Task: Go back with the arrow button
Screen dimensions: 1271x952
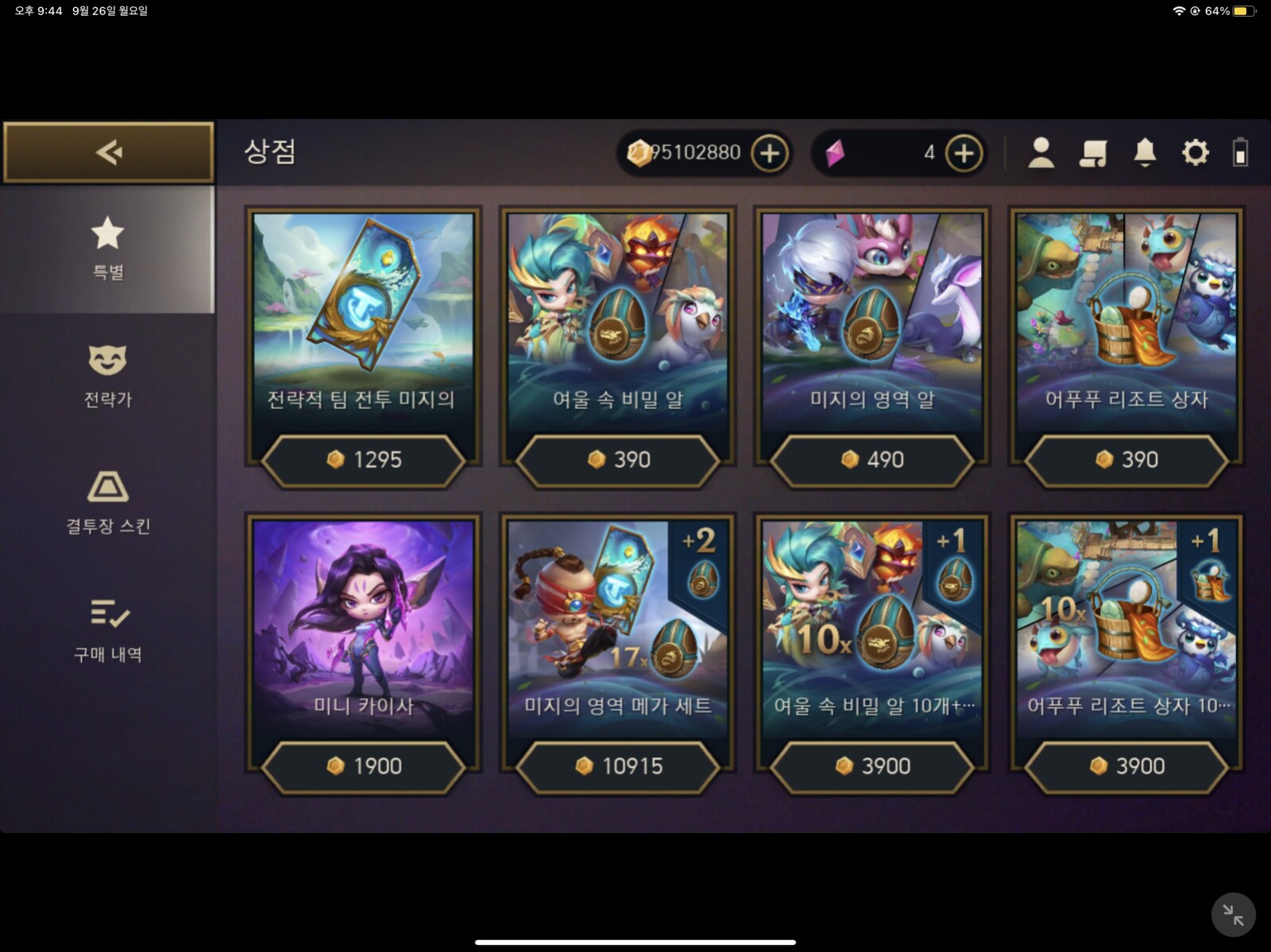Action: point(109,152)
